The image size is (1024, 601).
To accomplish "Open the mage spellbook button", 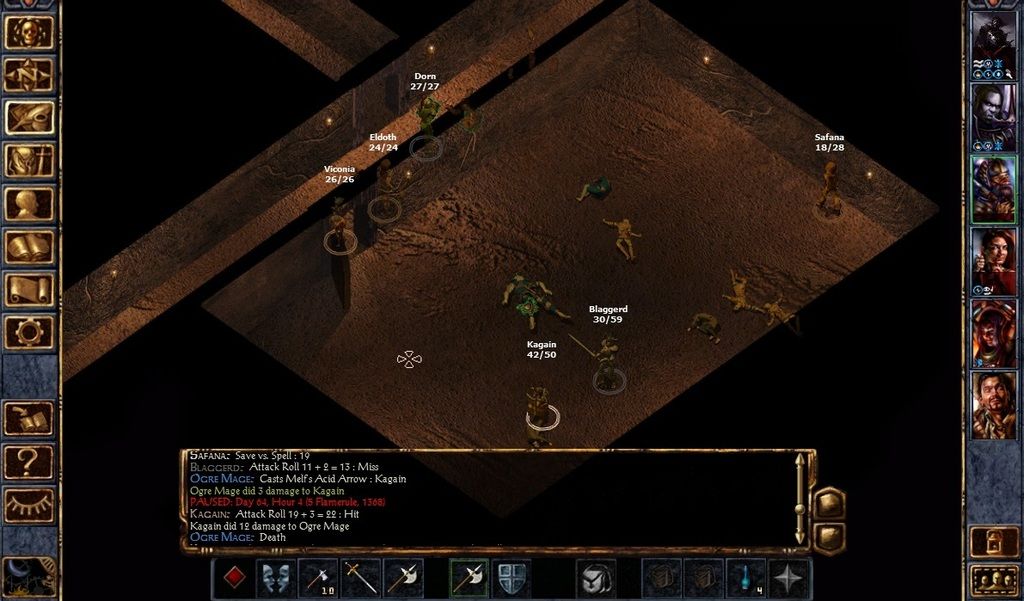I will pyautogui.click(x=29, y=247).
